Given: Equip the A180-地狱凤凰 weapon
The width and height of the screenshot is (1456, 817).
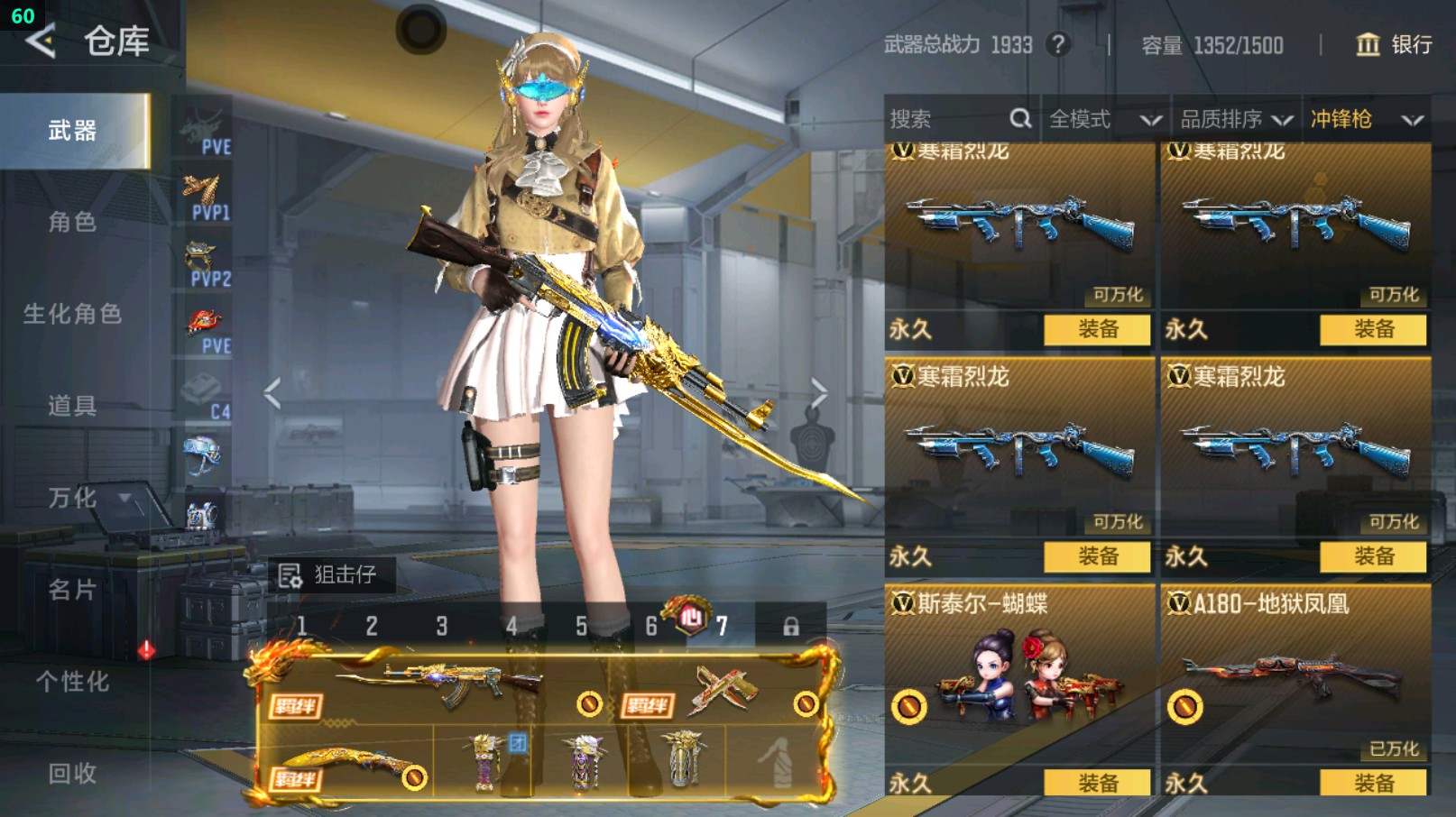Looking at the screenshot, I should click(x=1371, y=783).
